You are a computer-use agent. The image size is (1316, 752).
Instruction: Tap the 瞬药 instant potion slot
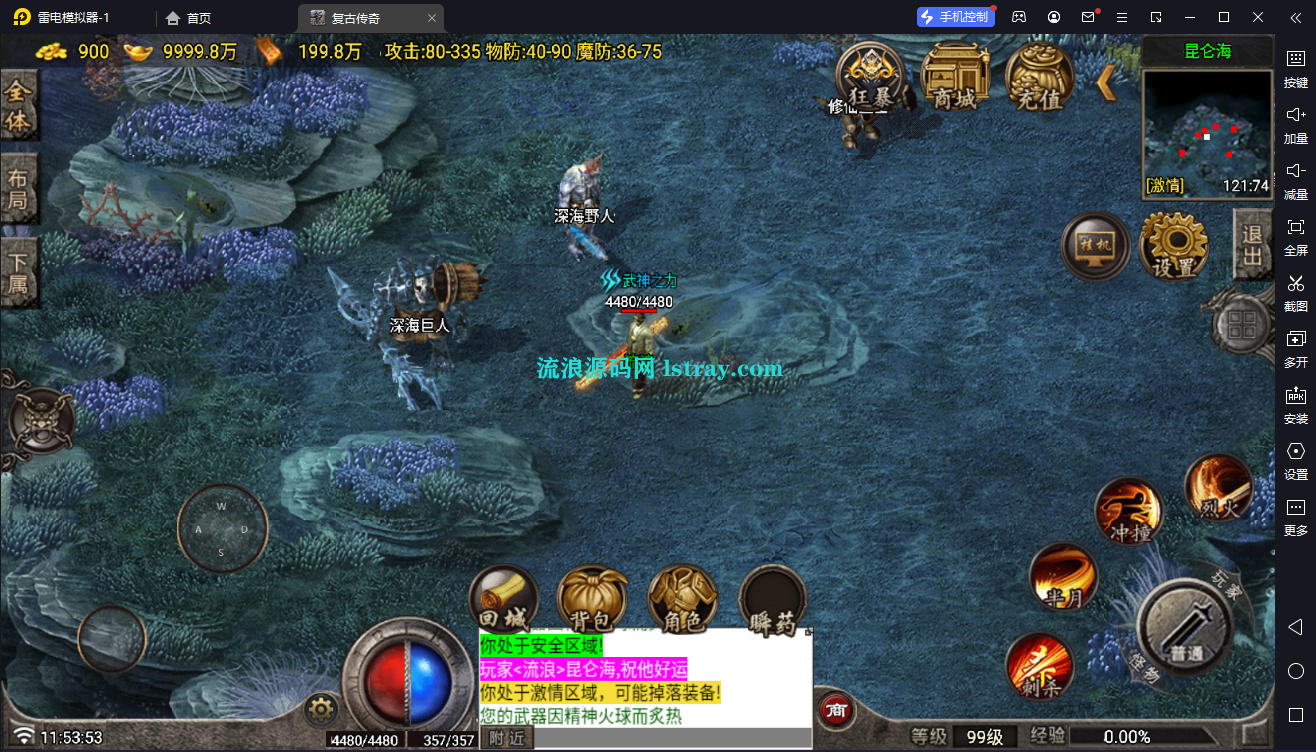(772, 601)
